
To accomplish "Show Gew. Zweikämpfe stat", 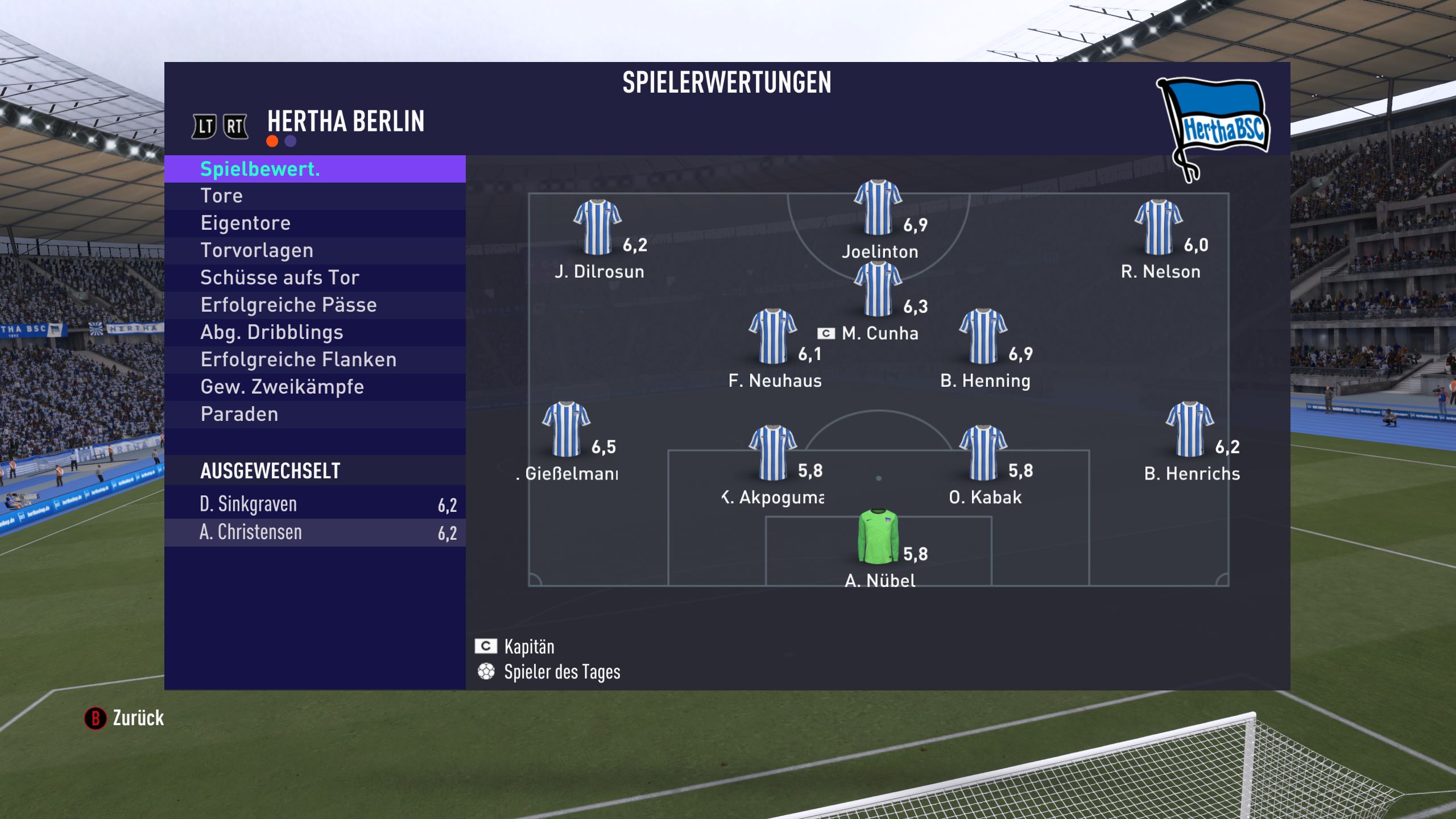I will tap(315, 387).
